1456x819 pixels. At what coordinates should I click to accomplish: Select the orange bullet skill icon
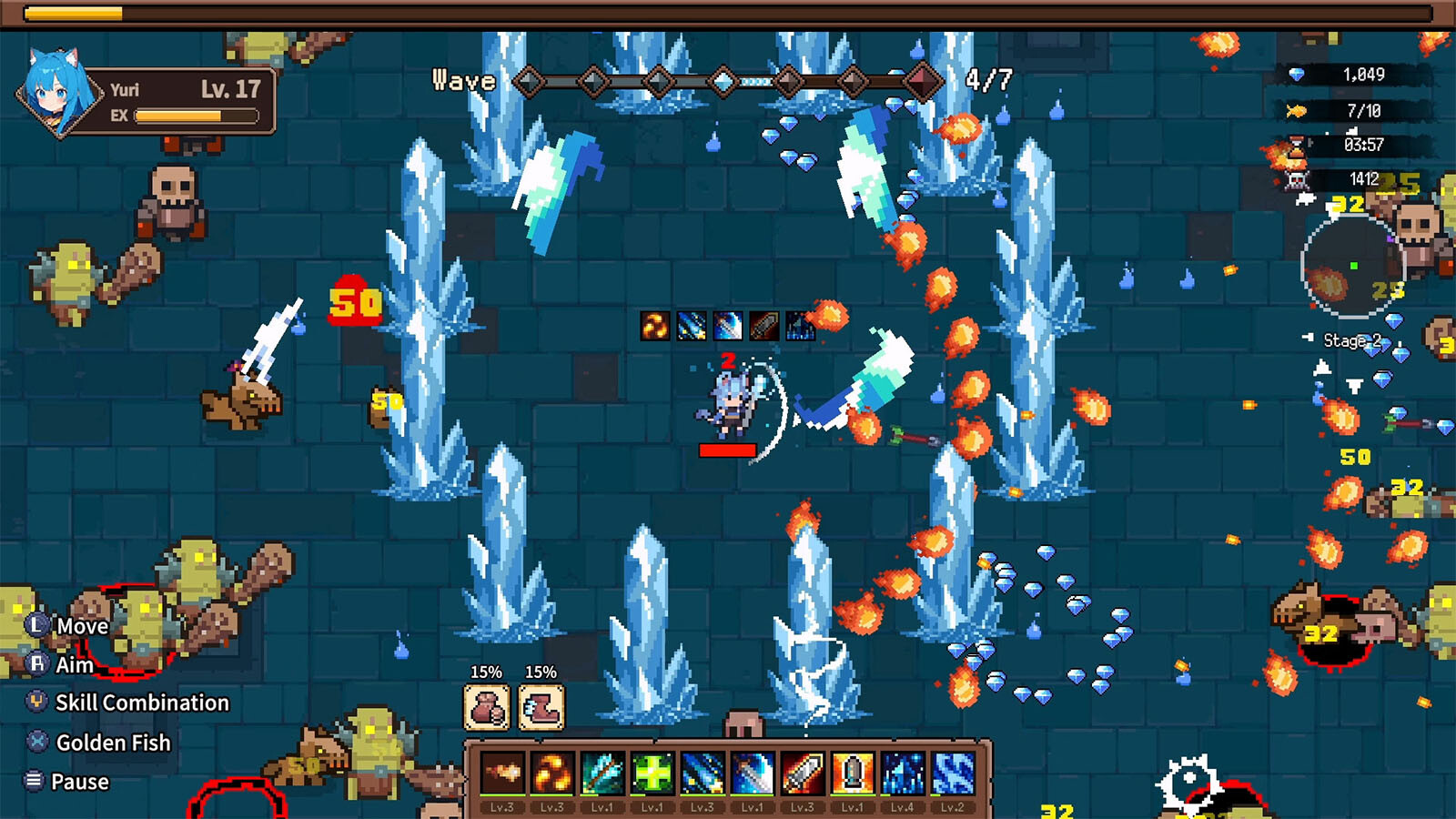point(853,774)
